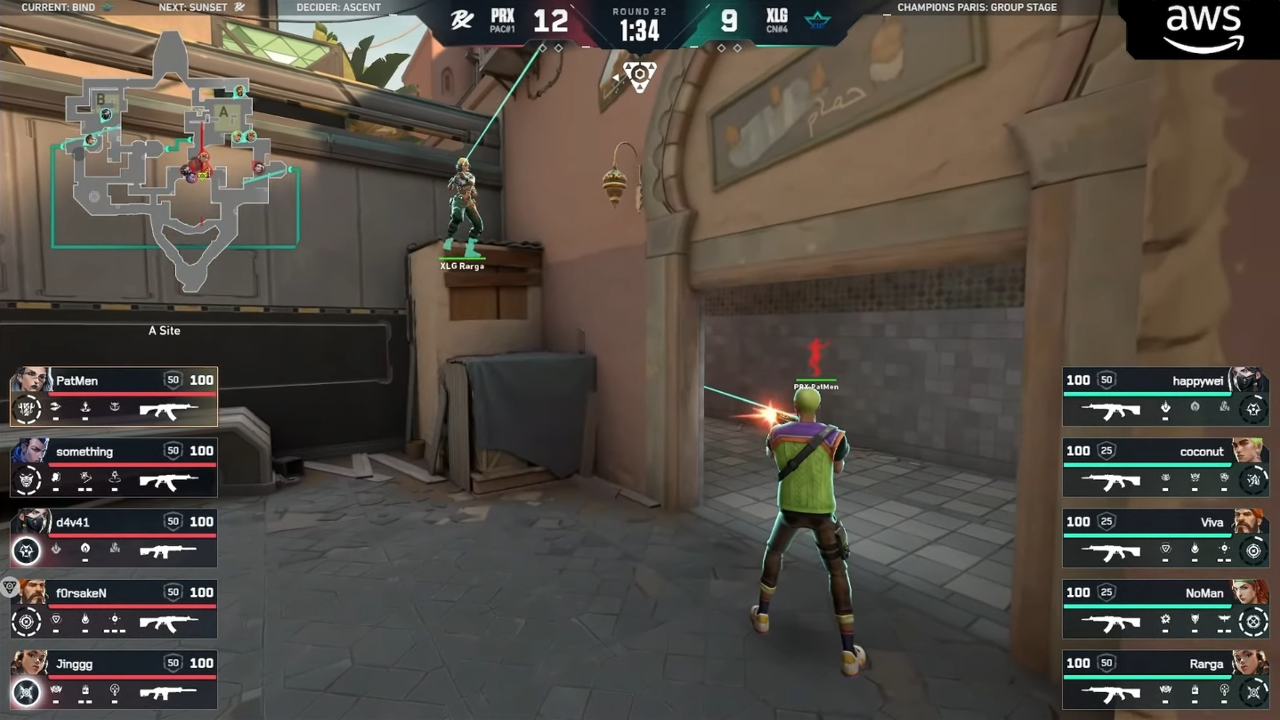Select PatMen's player card

coord(114,397)
